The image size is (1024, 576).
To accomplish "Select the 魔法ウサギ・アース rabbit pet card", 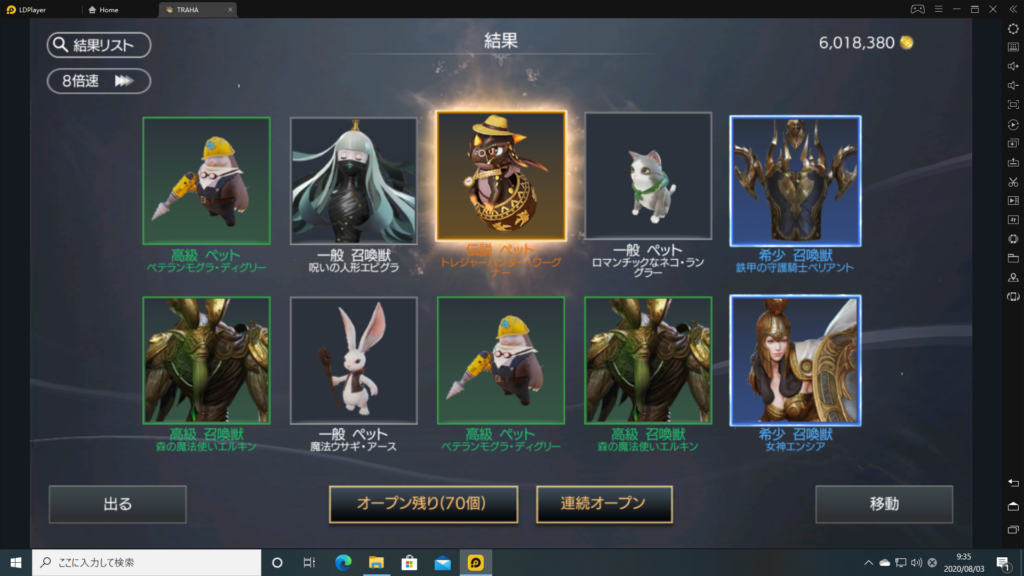I will click(353, 360).
